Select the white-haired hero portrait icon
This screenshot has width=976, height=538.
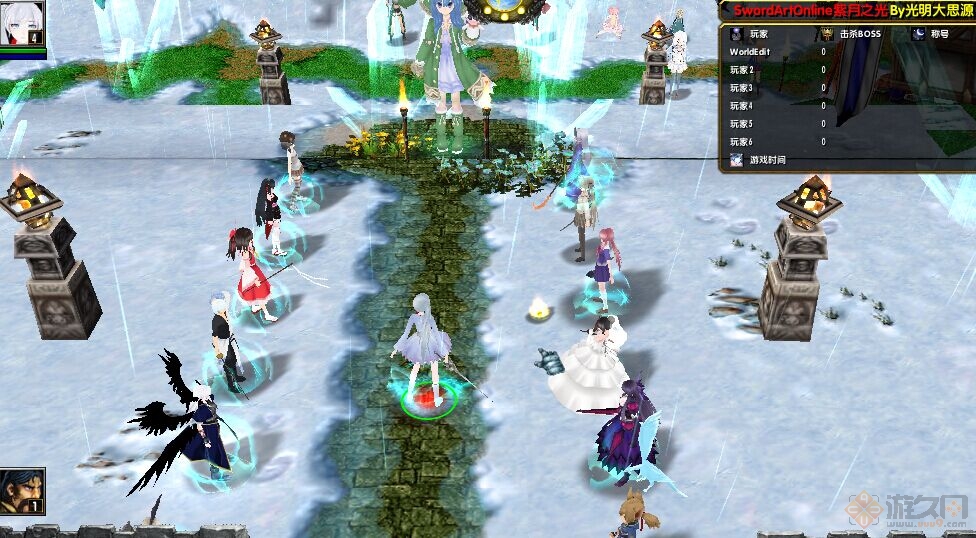(x=22, y=22)
